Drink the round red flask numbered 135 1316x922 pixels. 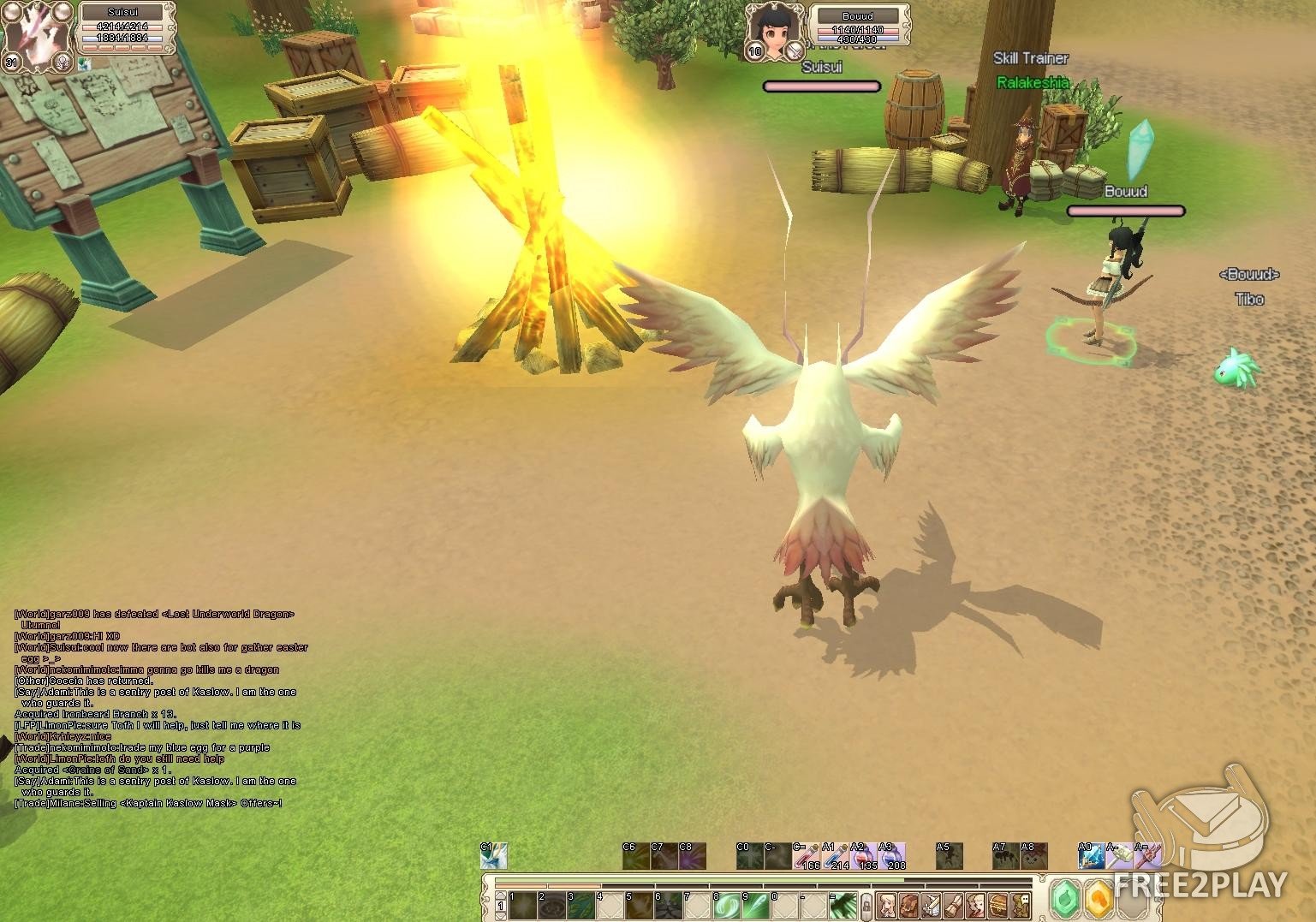[x=864, y=856]
